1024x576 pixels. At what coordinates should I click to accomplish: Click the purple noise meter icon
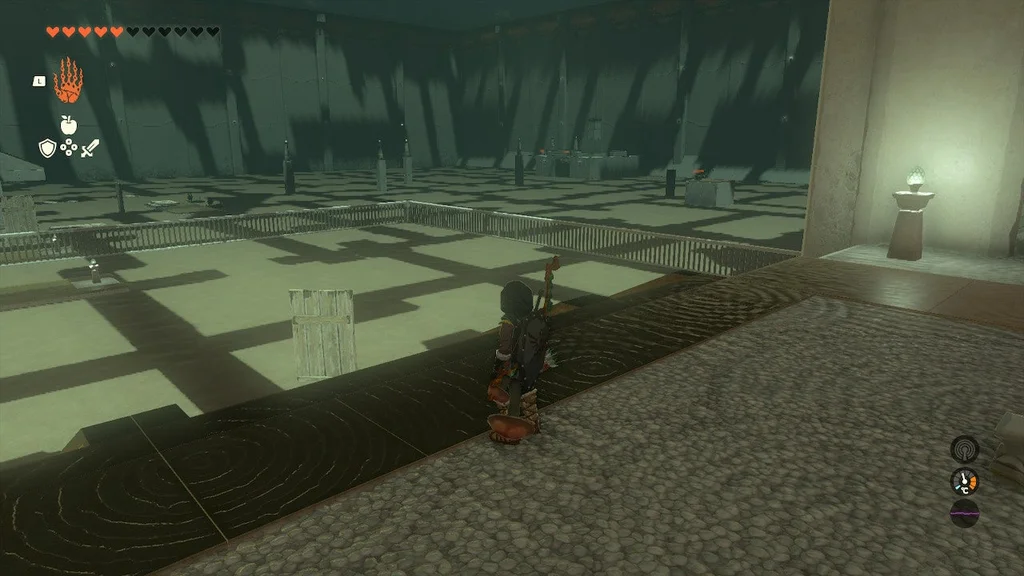964,514
